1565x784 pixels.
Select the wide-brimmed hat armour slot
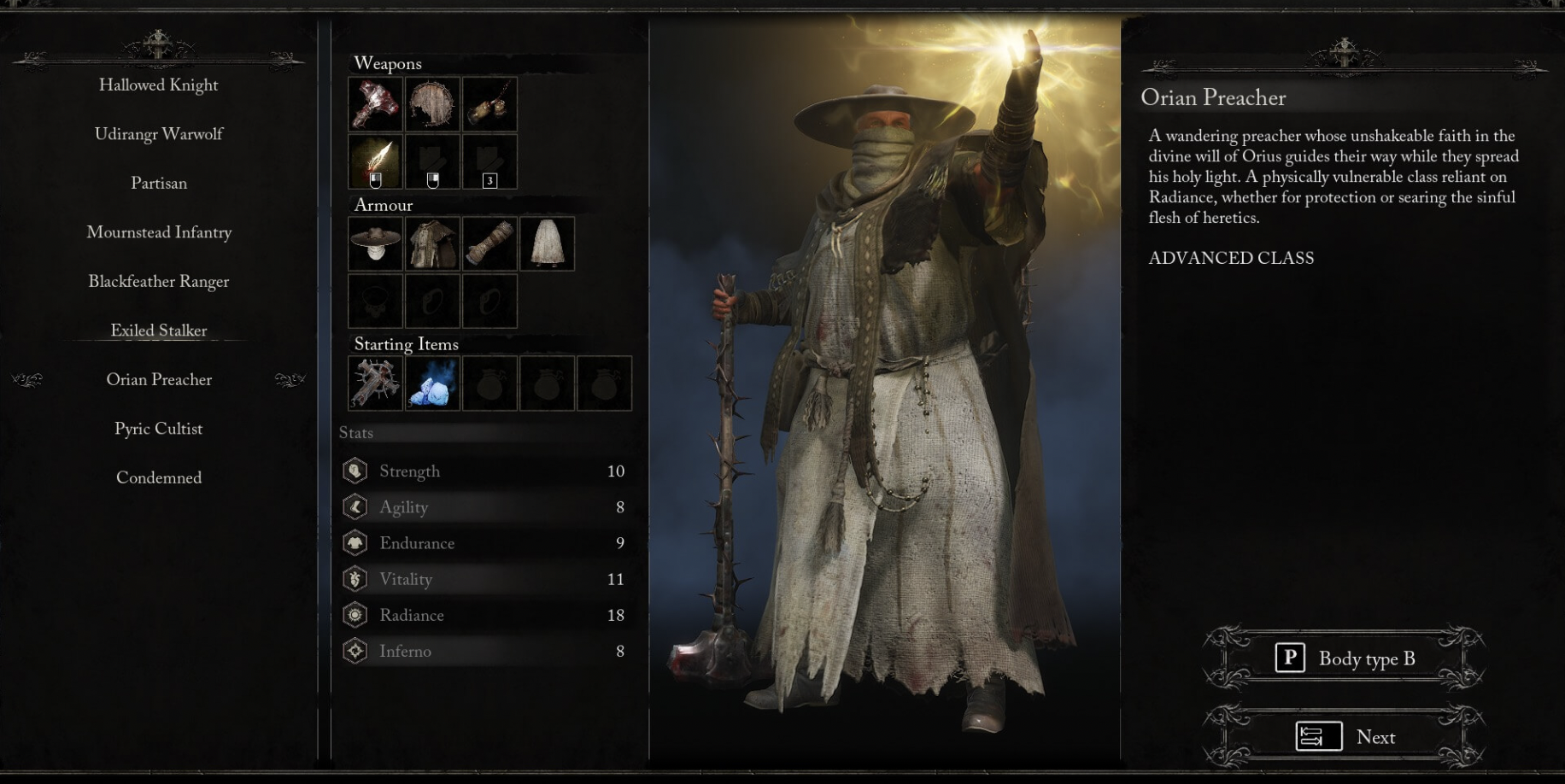[x=376, y=243]
